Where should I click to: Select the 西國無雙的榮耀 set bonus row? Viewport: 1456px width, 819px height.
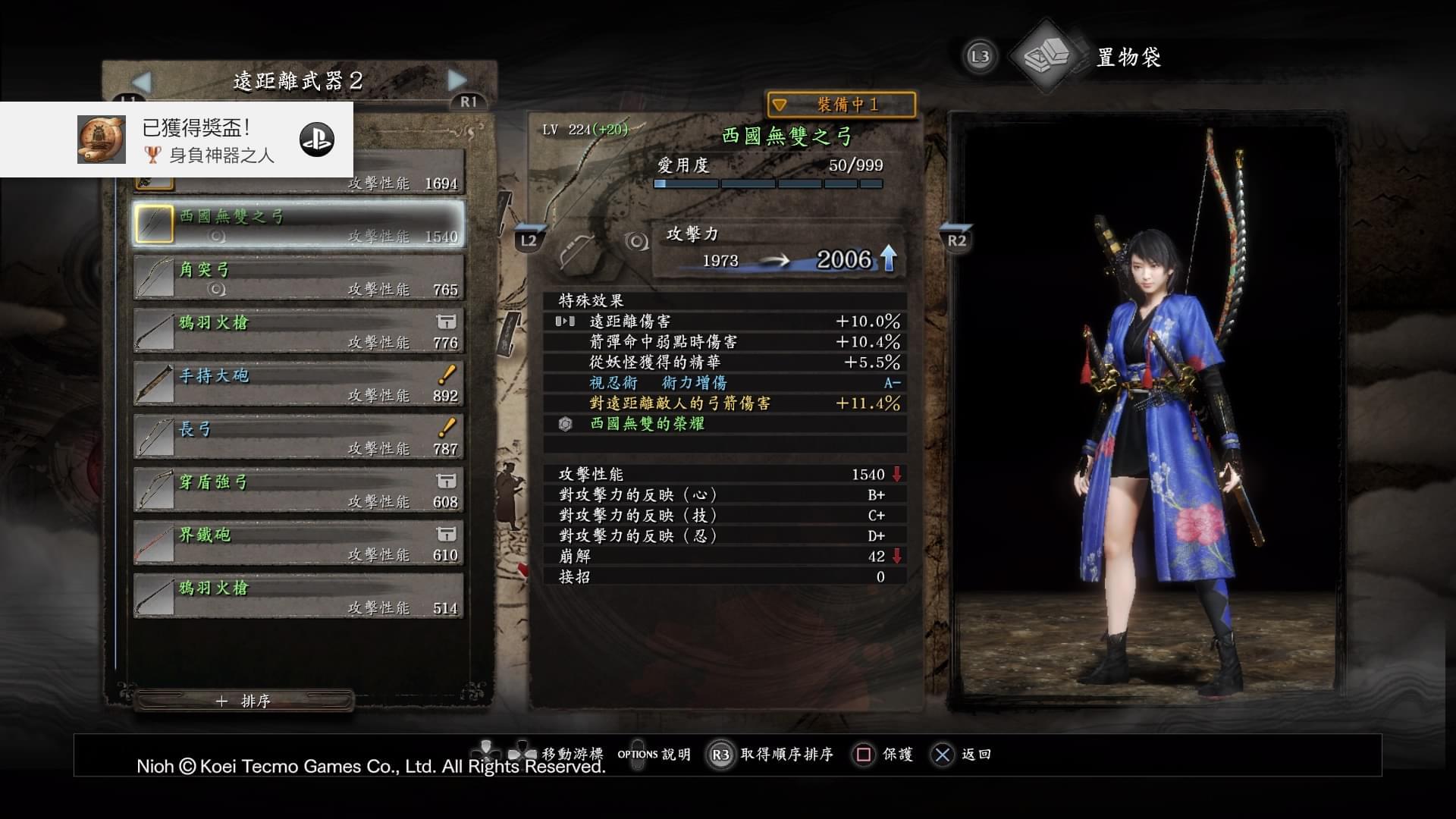724,424
